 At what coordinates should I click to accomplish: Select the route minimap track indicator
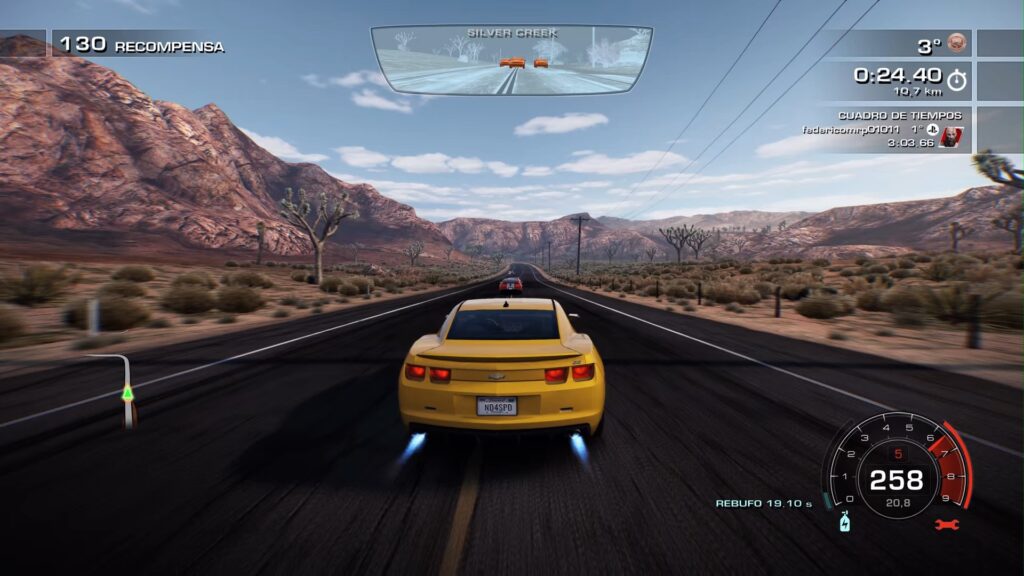[x=125, y=391]
